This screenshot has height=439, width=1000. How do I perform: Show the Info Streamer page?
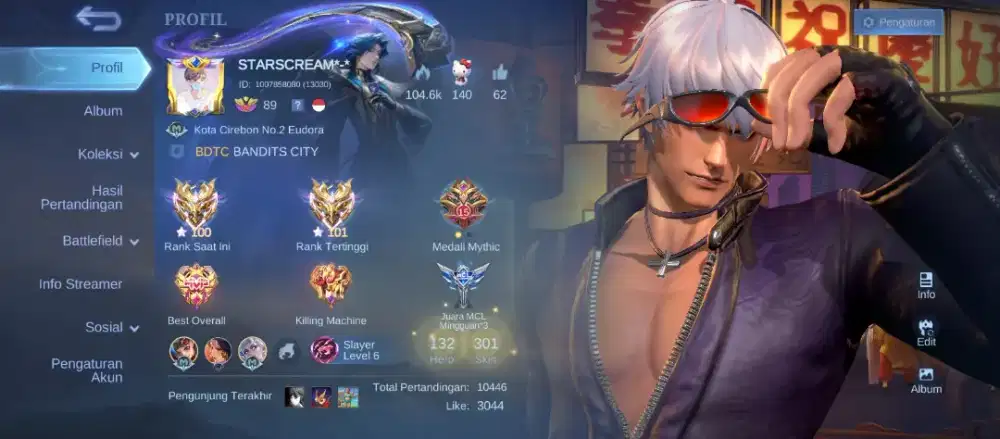click(x=81, y=284)
